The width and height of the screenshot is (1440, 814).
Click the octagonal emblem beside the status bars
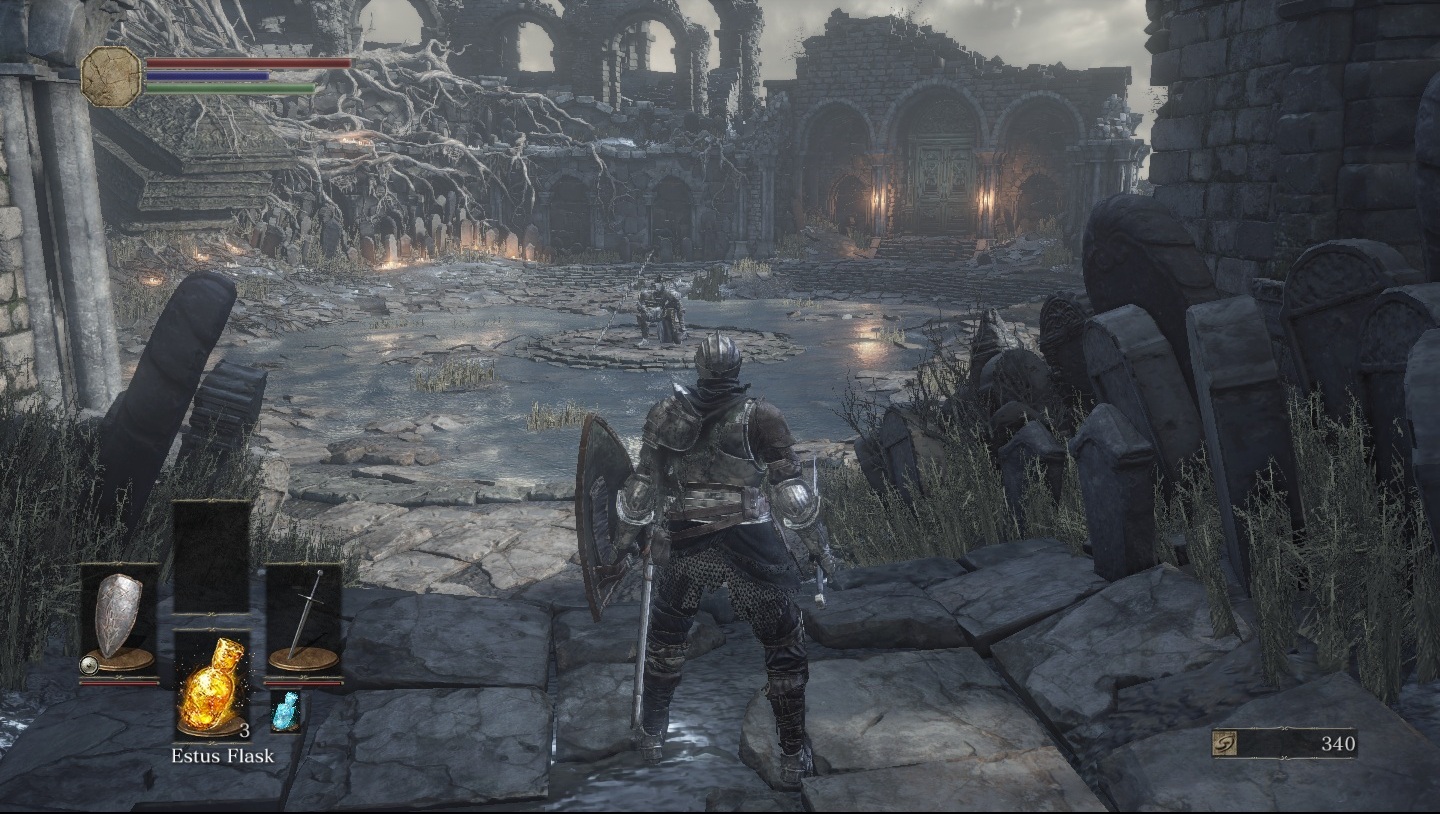[x=111, y=77]
